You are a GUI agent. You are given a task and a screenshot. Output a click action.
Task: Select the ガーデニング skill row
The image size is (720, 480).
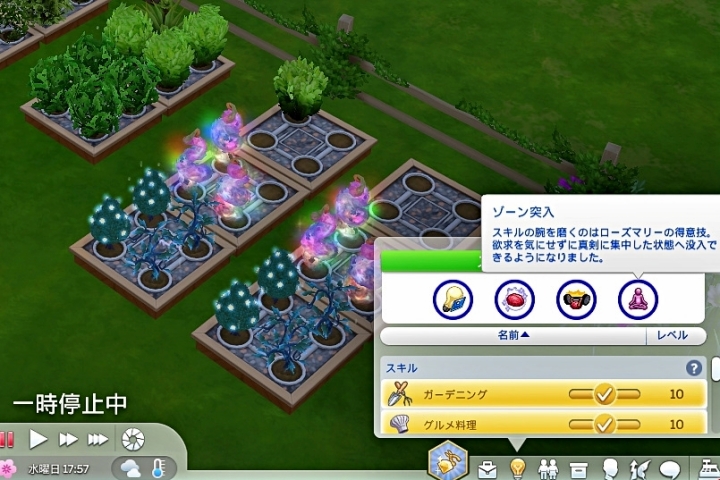pos(542,395)
